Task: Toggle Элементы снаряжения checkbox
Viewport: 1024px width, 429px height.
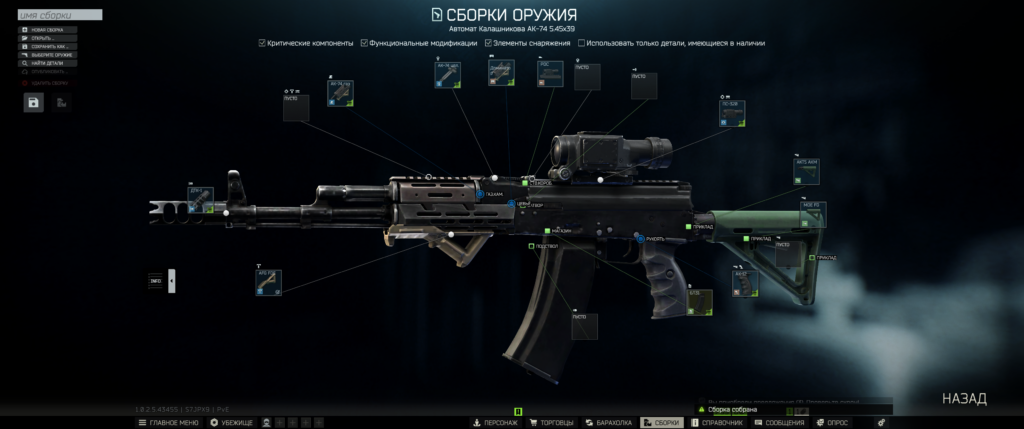Action: [x=487, y=43]
